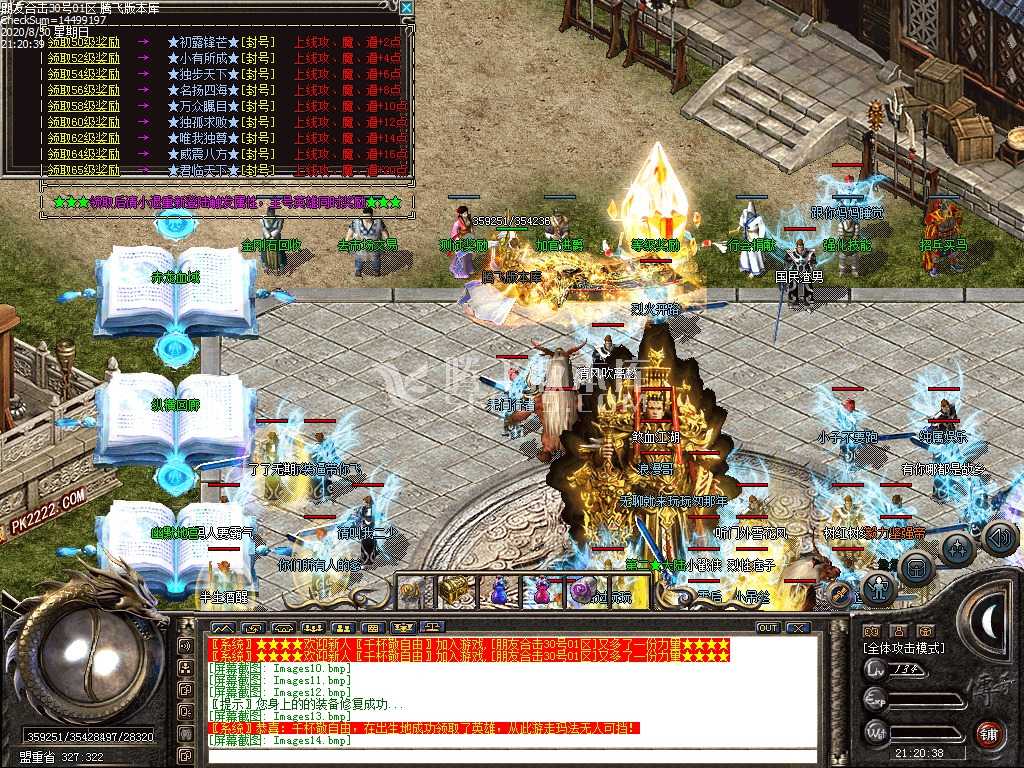Click the OUT button above the chat
This screenshot has width=1024, height=768.
(x=768, y=628)
